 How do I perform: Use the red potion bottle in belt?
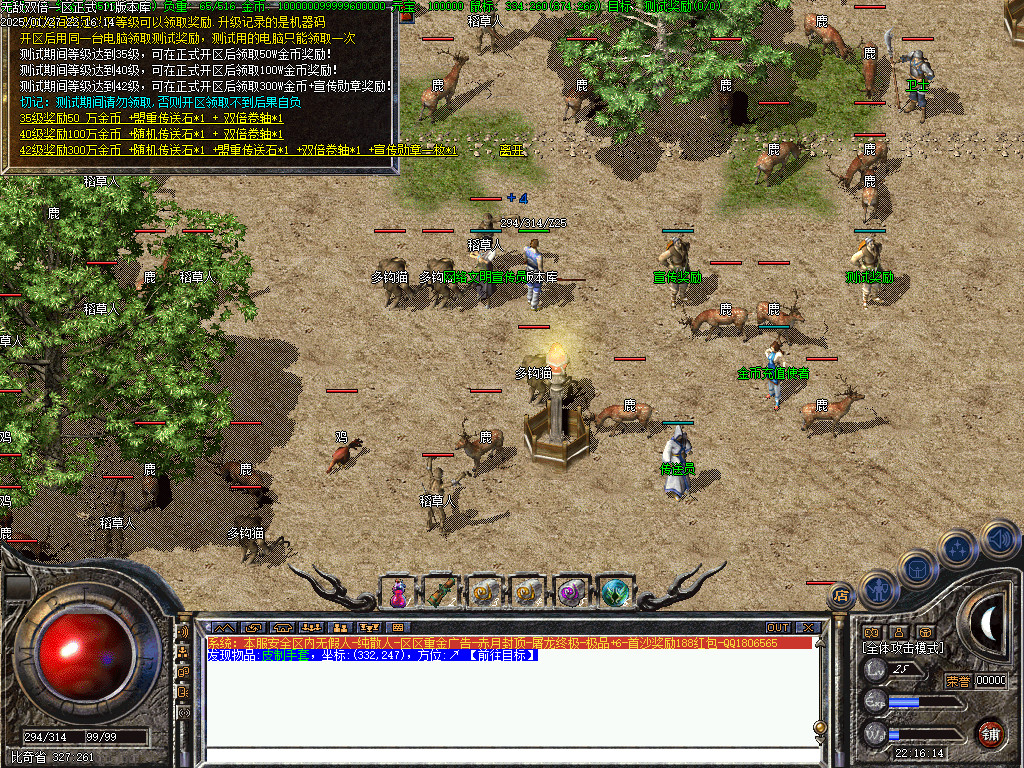pos(398,593)
